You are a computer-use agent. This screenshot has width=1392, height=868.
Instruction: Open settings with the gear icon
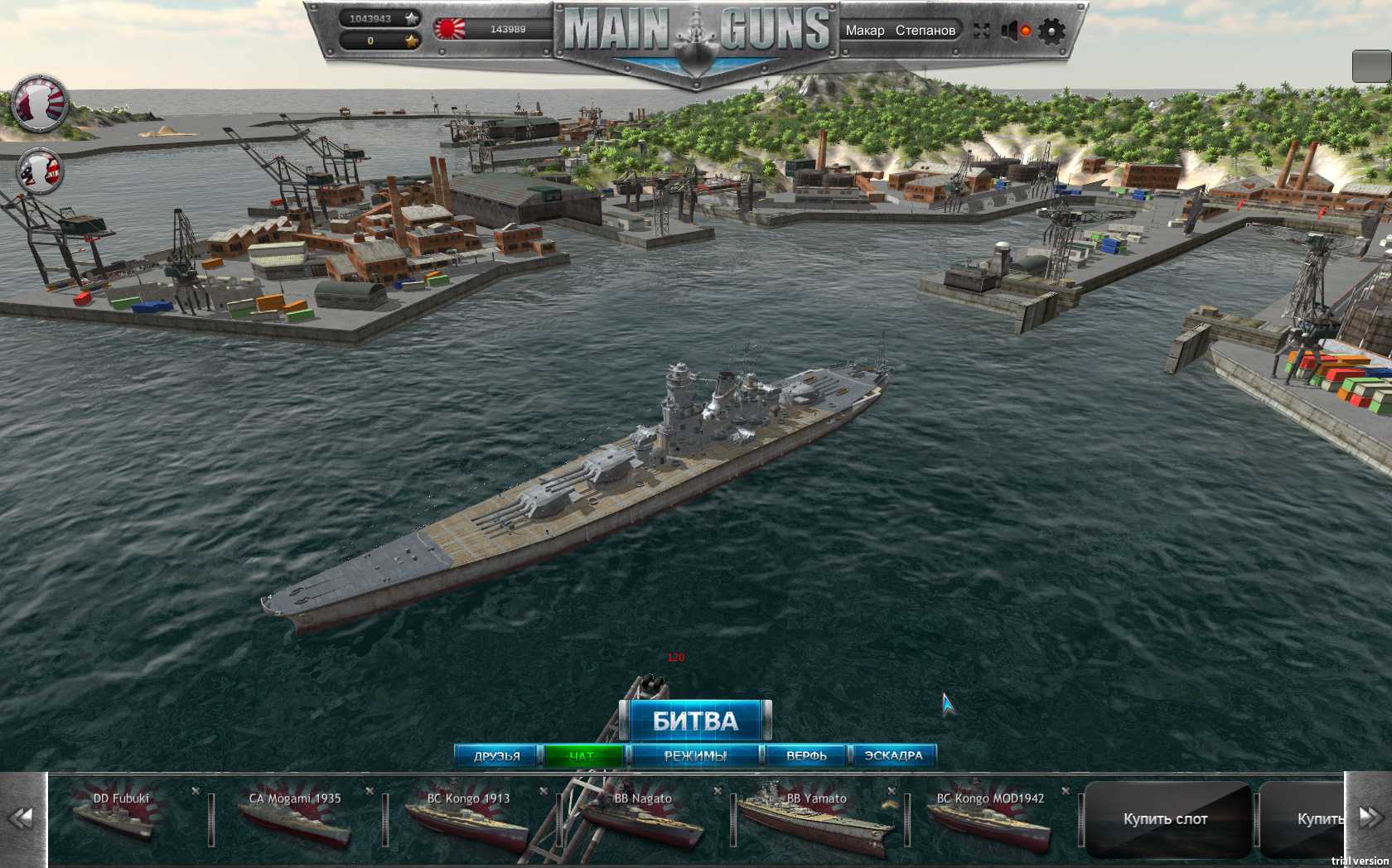1051,31
